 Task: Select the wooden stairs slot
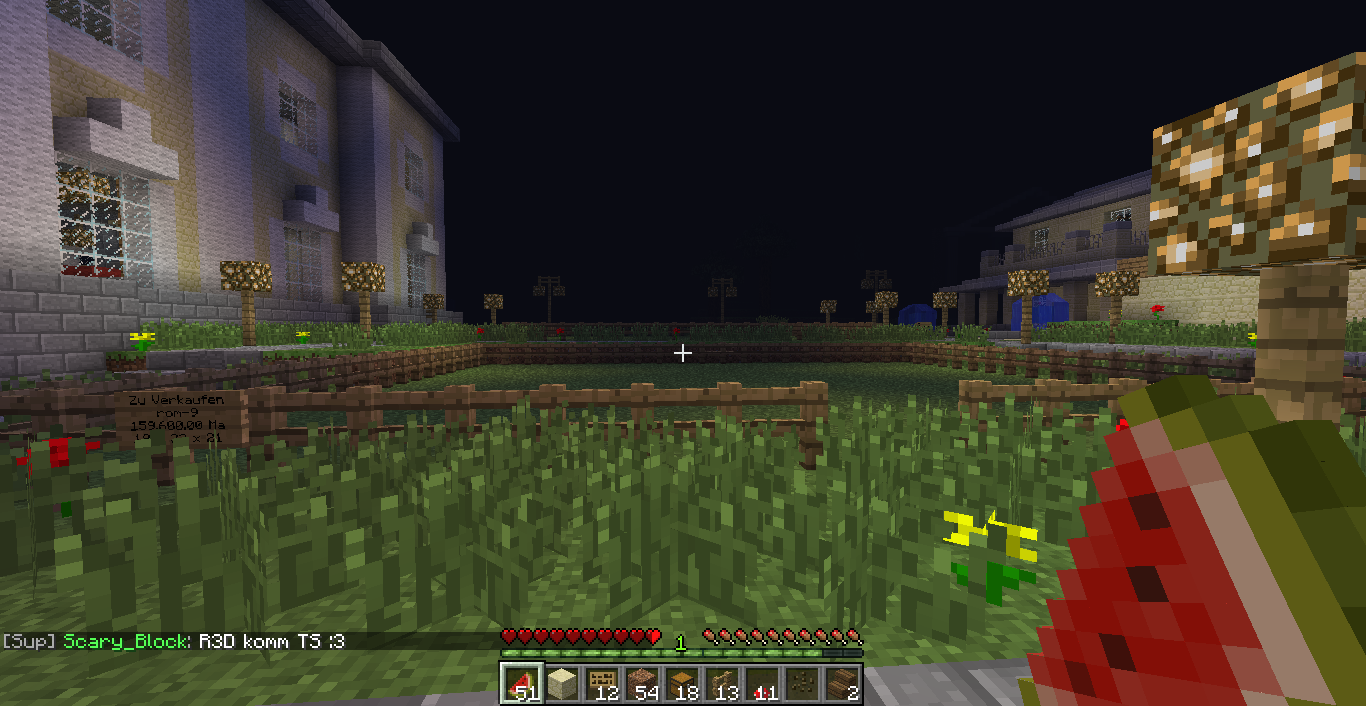[841, 684]
